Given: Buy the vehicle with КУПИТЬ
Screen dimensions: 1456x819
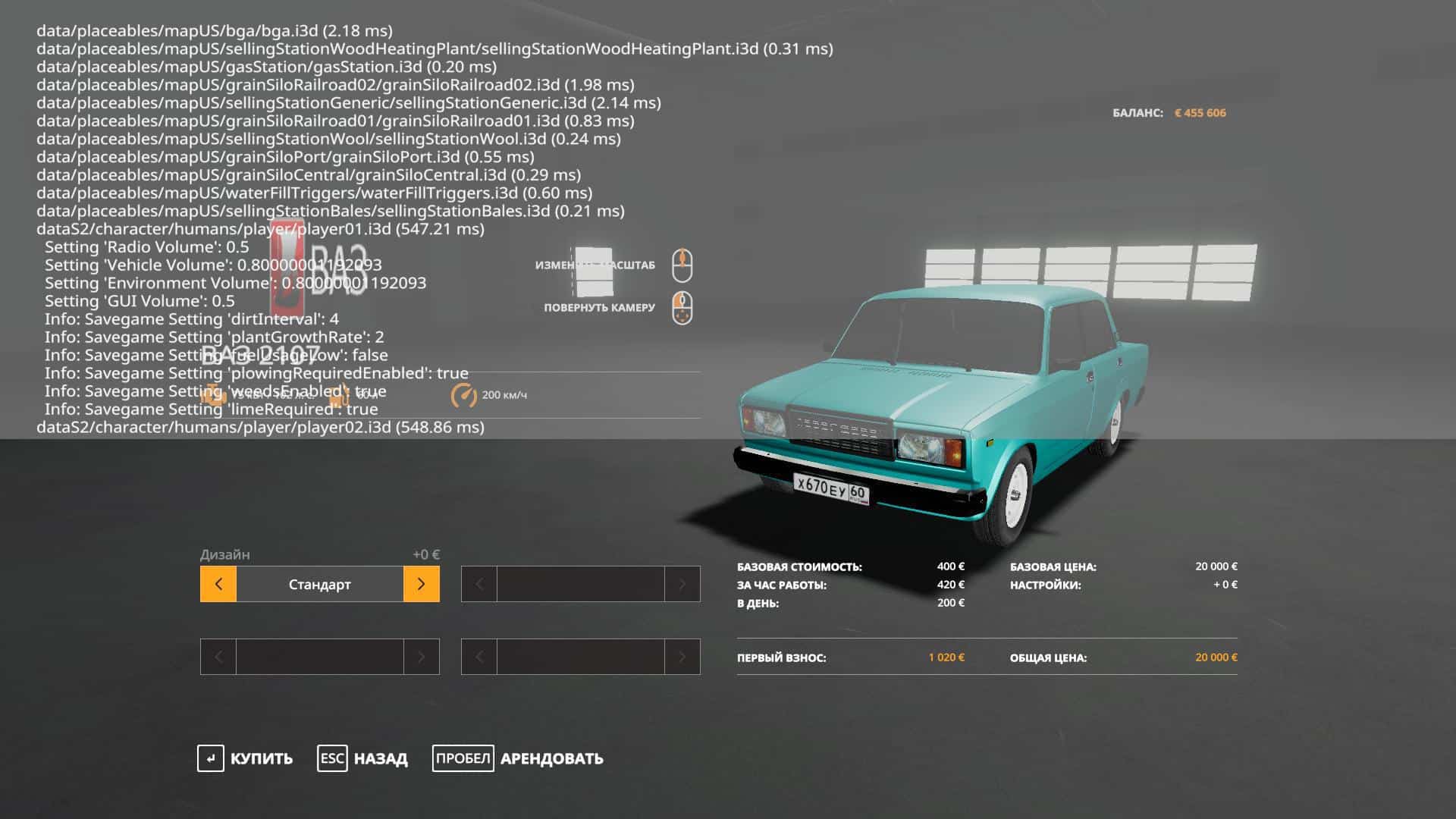Looking at the screenshot, I should (245, 758).
